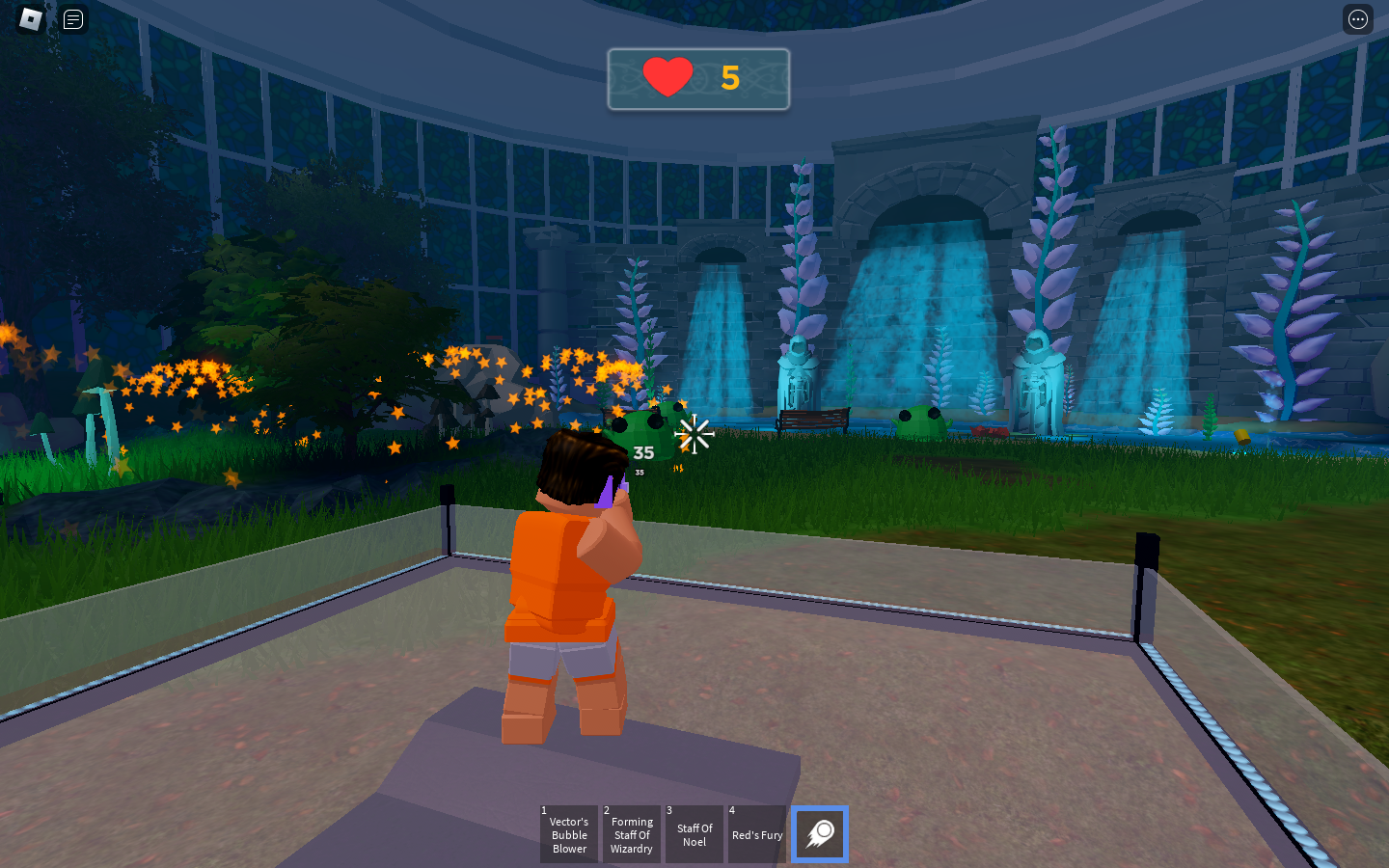
Task: Click the health display panel at top
Action: point(698,79)
